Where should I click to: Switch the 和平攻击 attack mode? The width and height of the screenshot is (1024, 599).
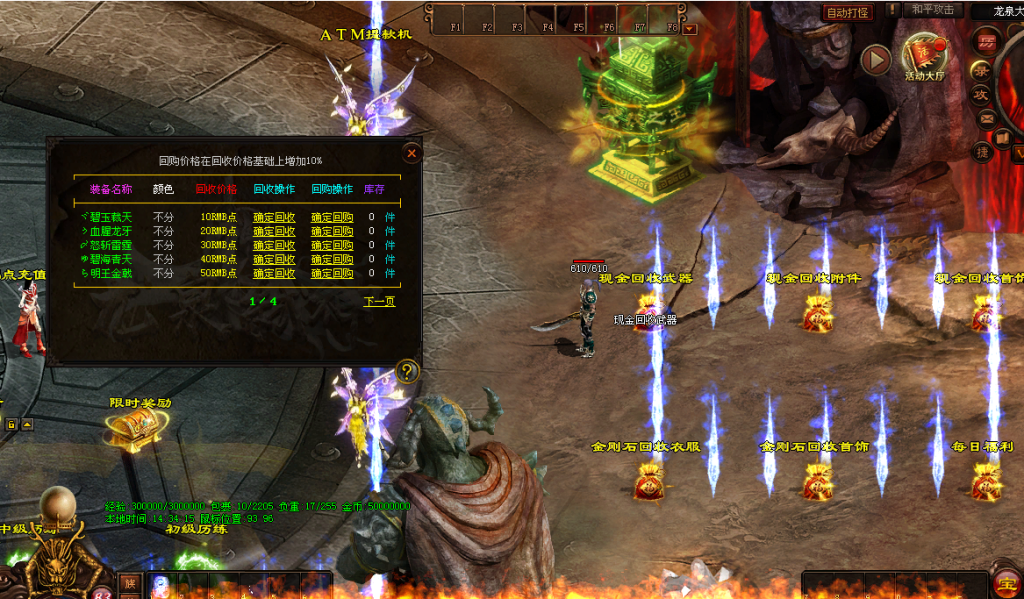(x=933, y=10)
